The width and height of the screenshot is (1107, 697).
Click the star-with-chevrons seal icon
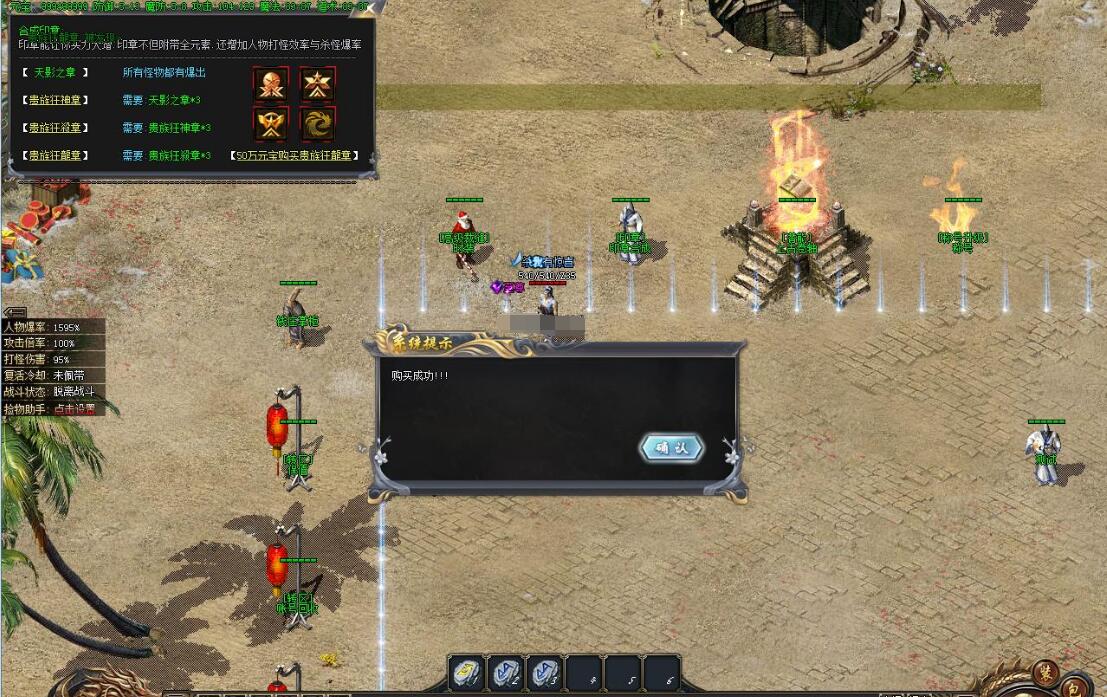point(317,85)
